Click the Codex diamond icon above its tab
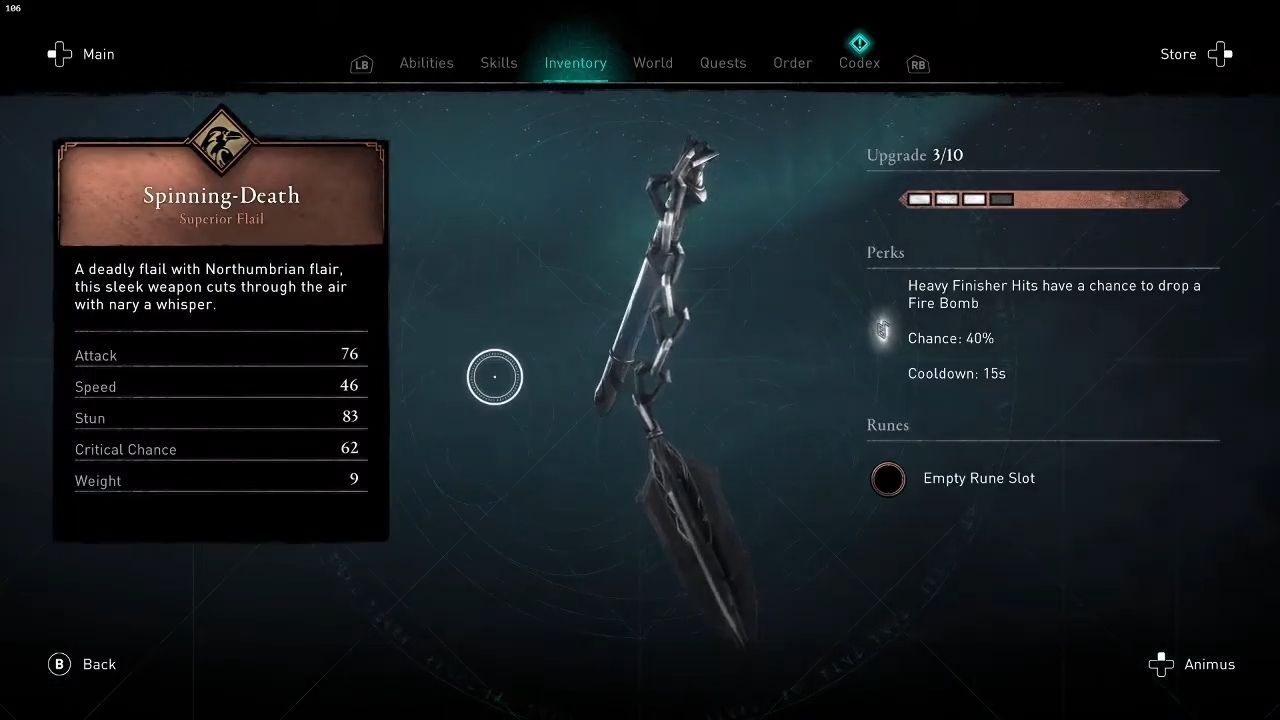The height and width of the screenshot is (720, 1280). point(859,43)
